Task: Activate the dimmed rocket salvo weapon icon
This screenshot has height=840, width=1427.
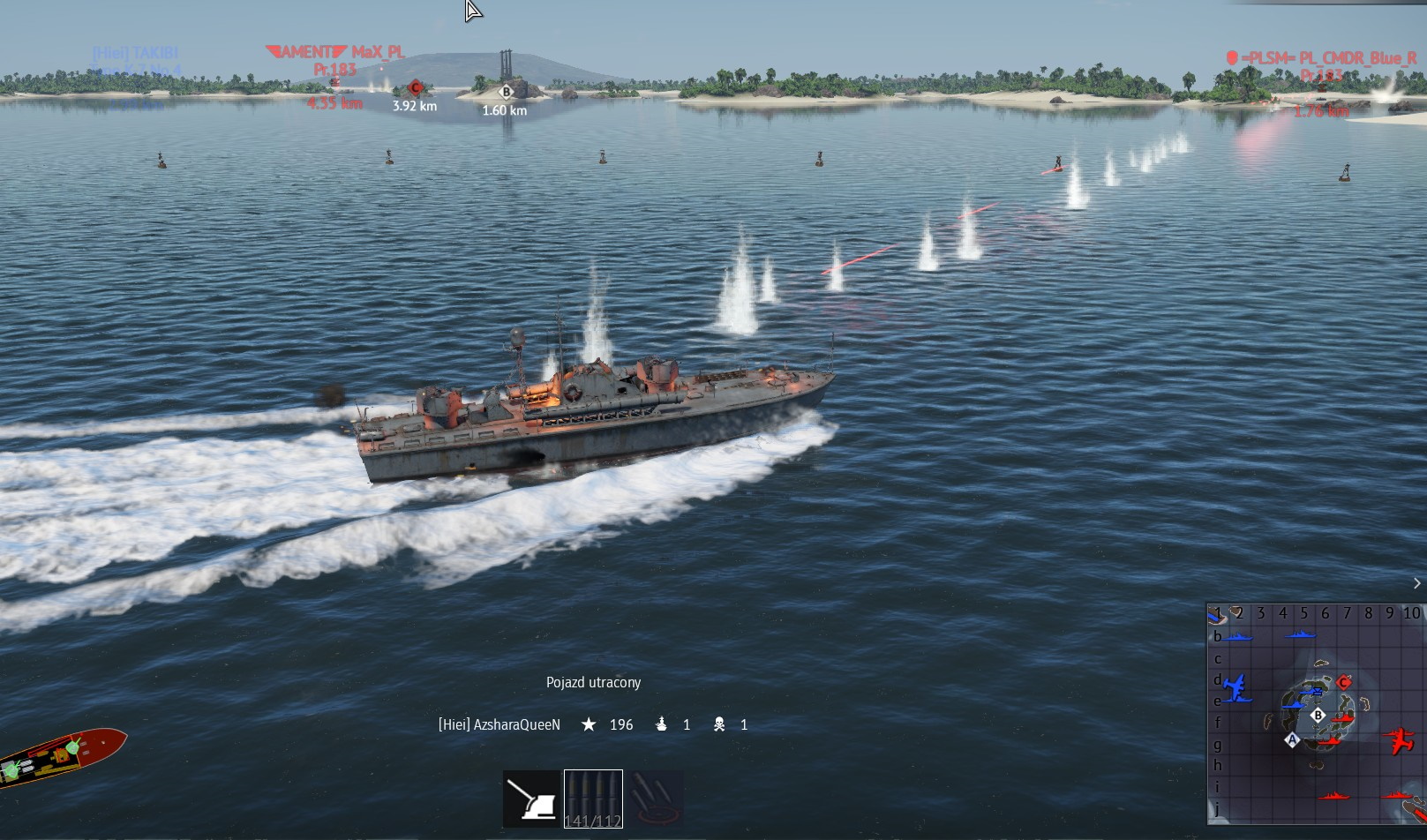Action: [x=656, y=799]
